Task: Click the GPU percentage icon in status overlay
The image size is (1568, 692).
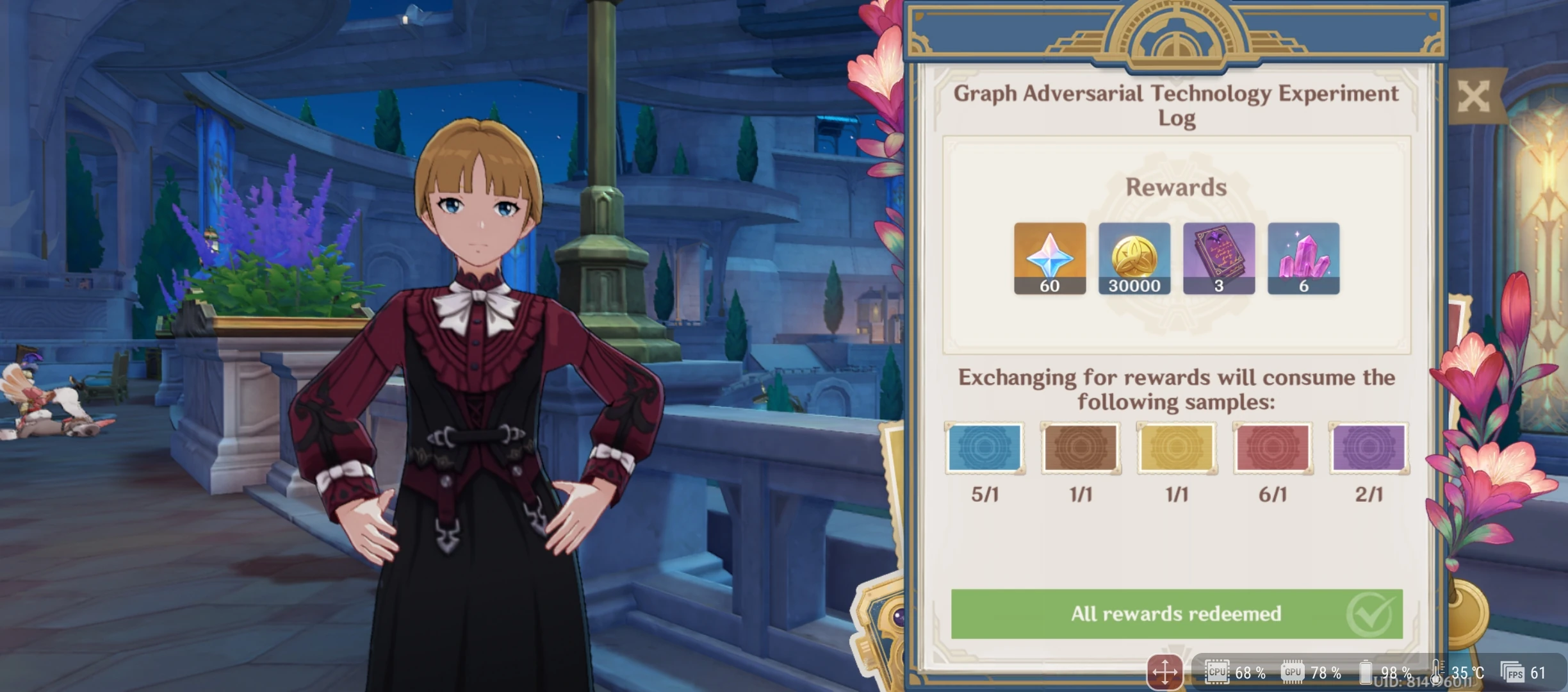Action: tap(1293, 673)
